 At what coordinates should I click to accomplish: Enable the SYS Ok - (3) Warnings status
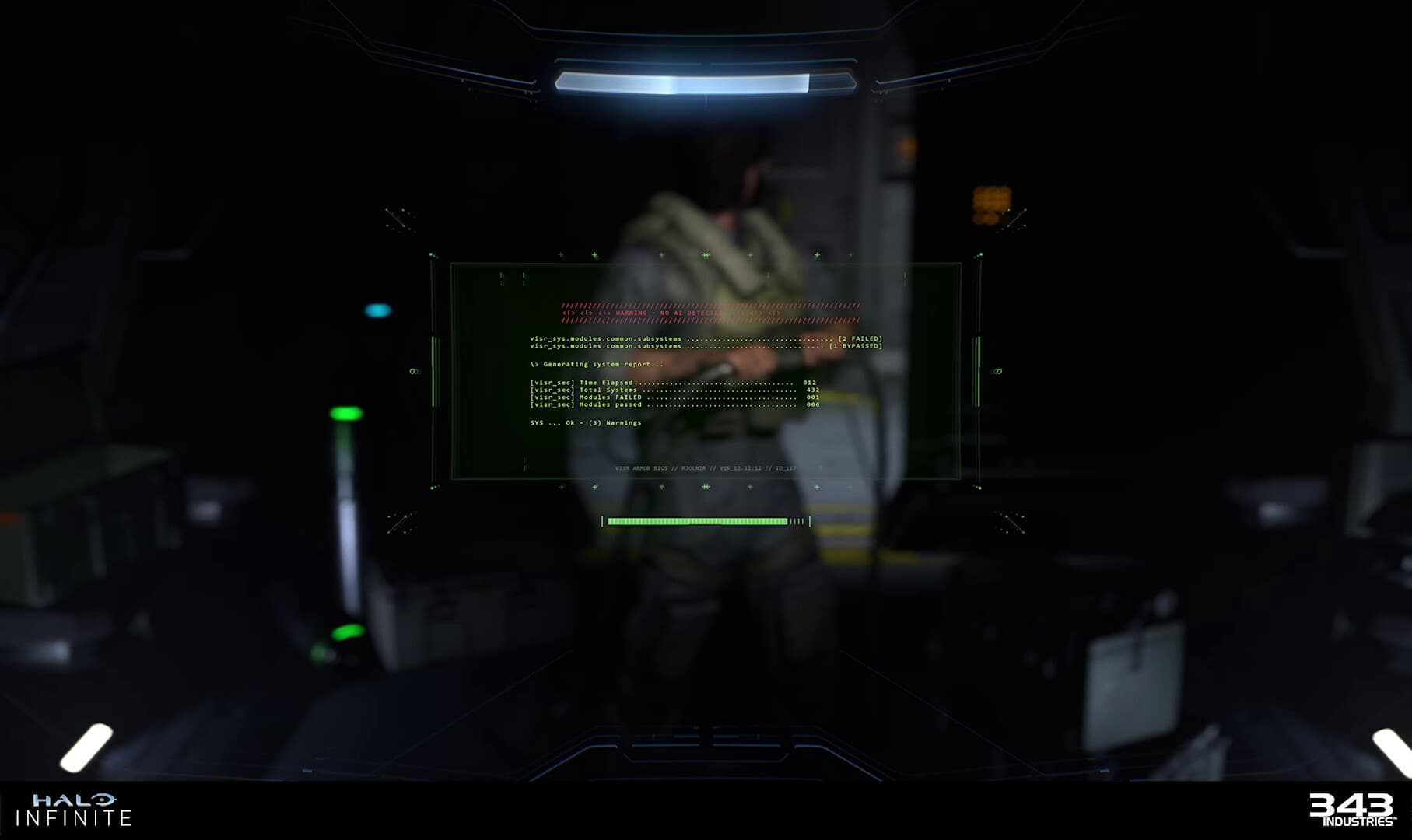tap(586, 423)
